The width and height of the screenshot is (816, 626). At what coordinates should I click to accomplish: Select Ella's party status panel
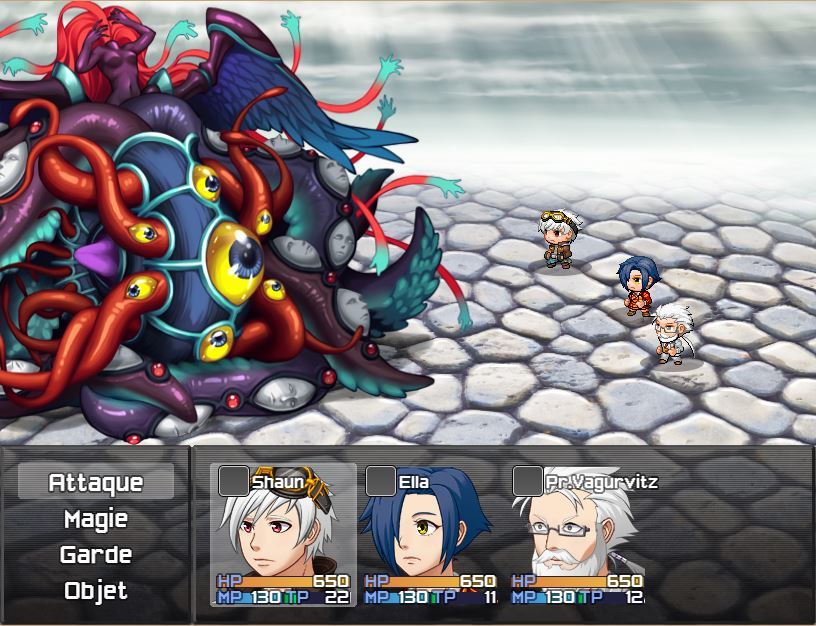coord(430,535)
